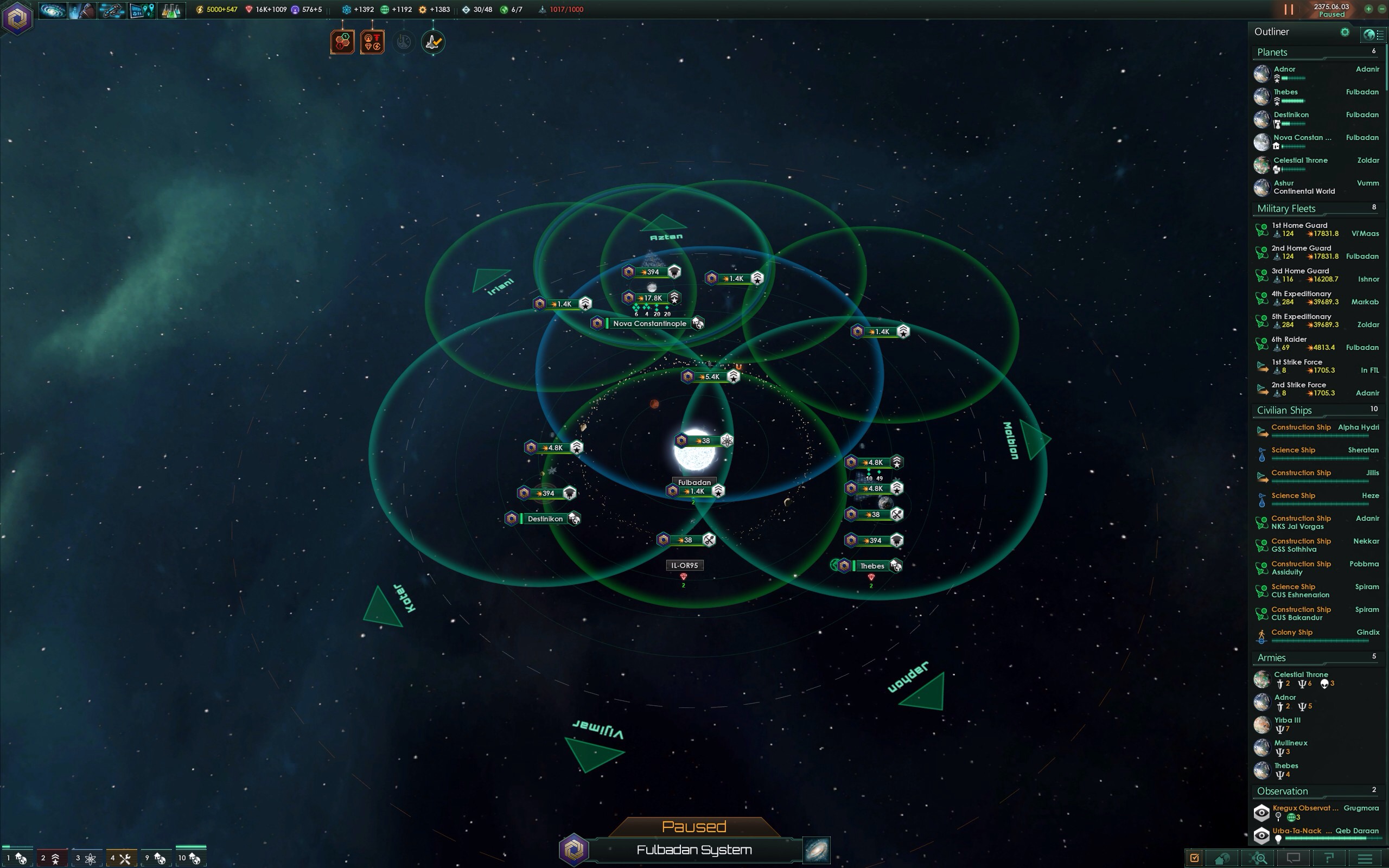Select the Nova Constantinople planet label
Image resolution: width=1389 pixels, height=868 pixels.
coord(649,324)
